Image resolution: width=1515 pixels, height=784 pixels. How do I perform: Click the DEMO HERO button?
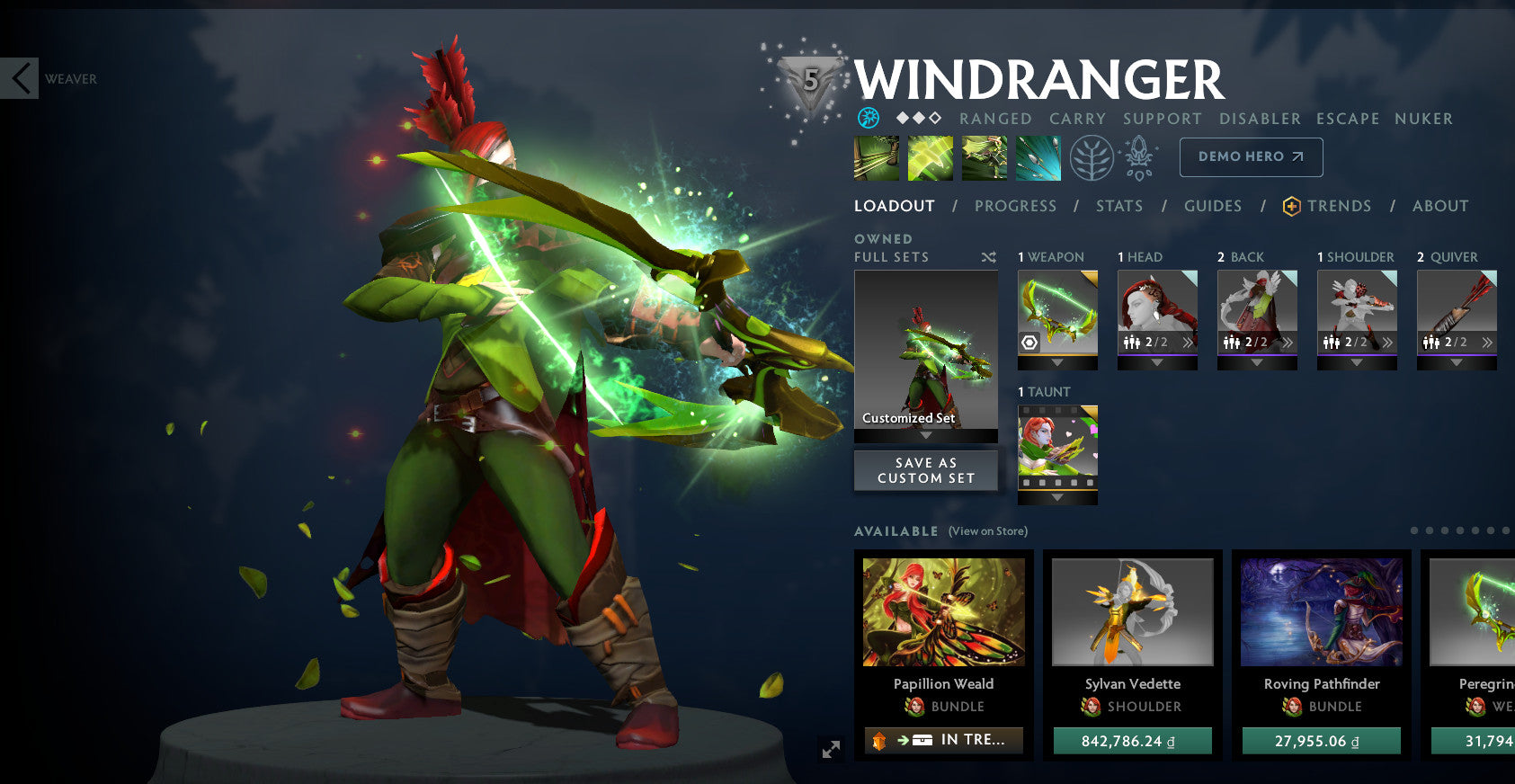coord(1250,156)
